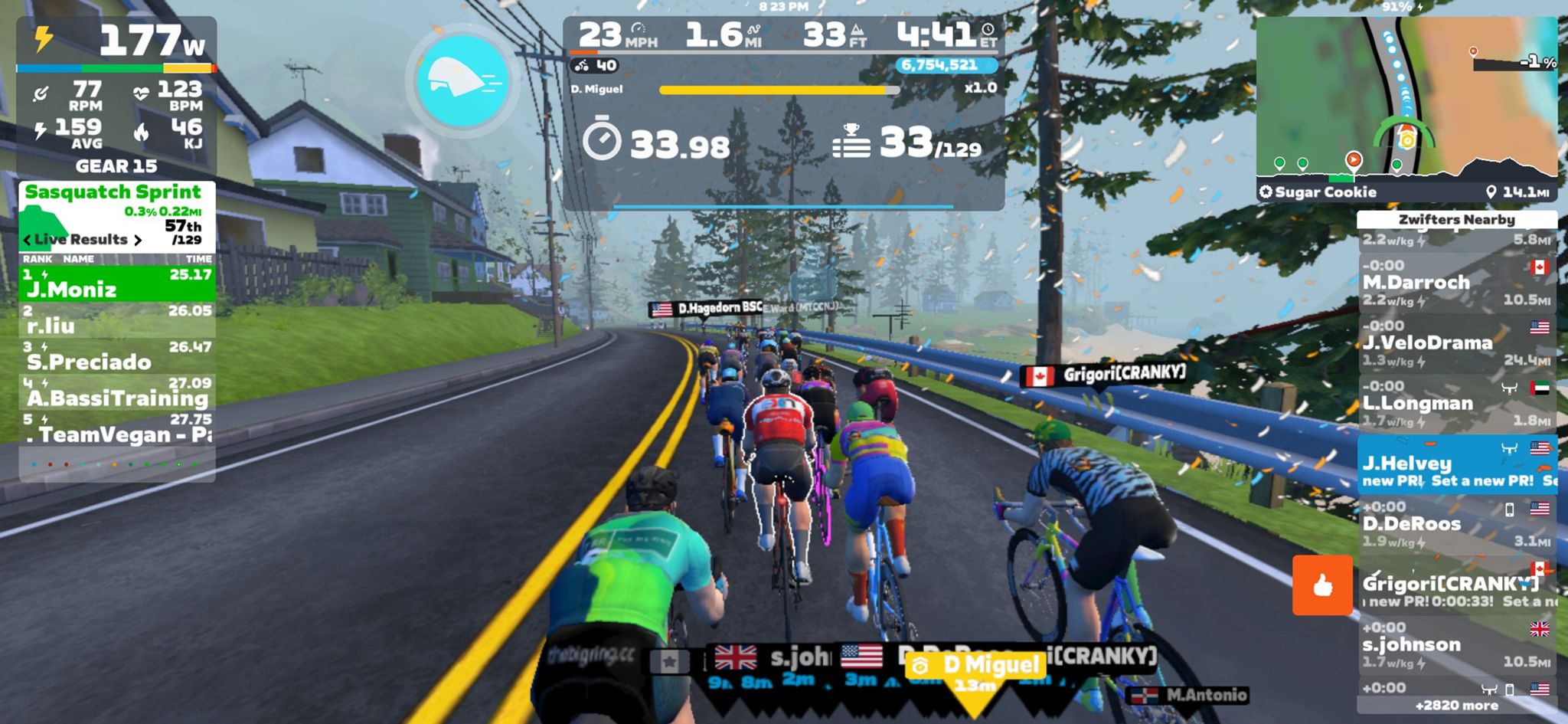Image resolution: width=1568 pixels, height=724 pixels.
Task: Select L.Longman rider row
Action: [1455, 404]
